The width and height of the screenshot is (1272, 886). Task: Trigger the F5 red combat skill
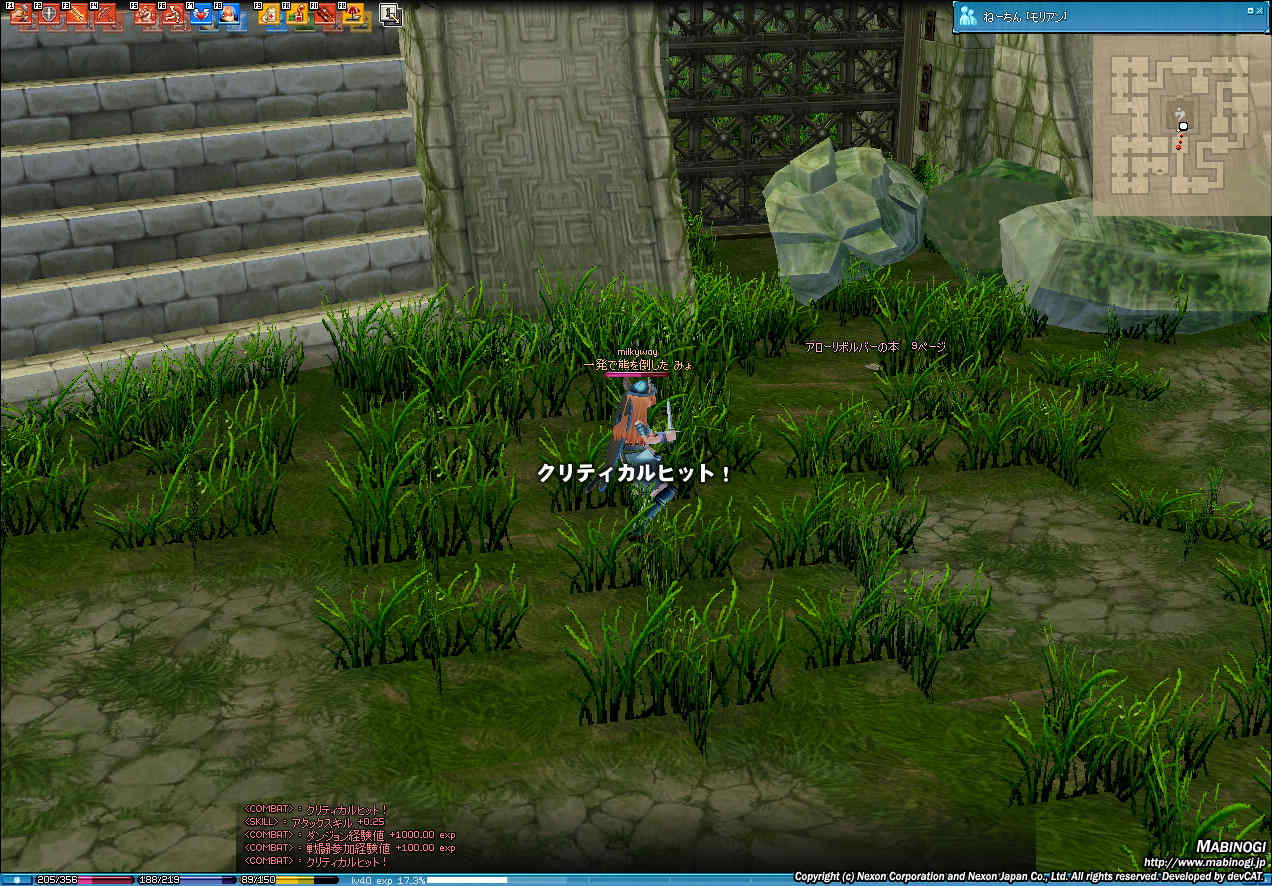(x=144, y=14)
